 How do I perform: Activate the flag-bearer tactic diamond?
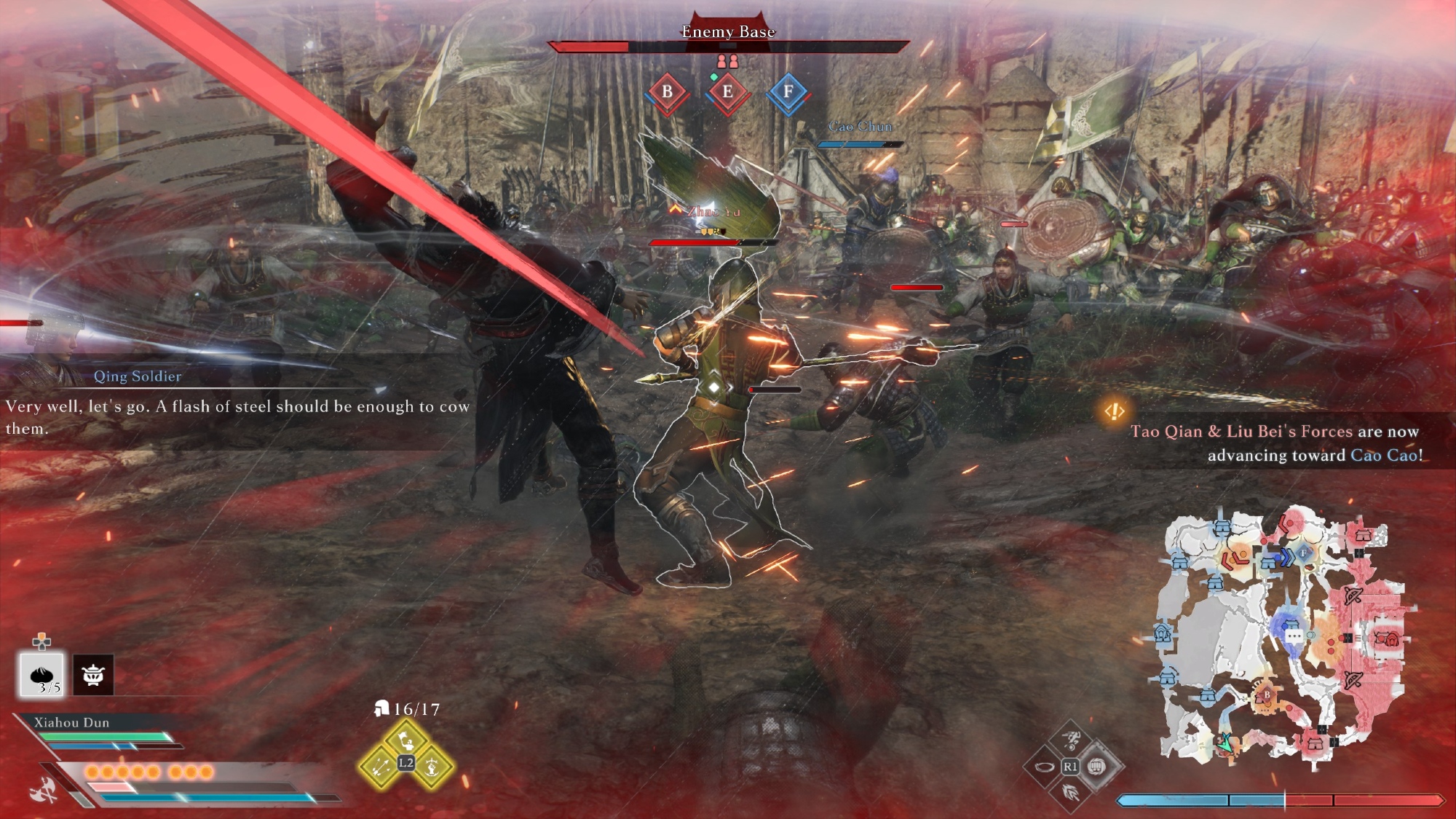pos(406,741)
